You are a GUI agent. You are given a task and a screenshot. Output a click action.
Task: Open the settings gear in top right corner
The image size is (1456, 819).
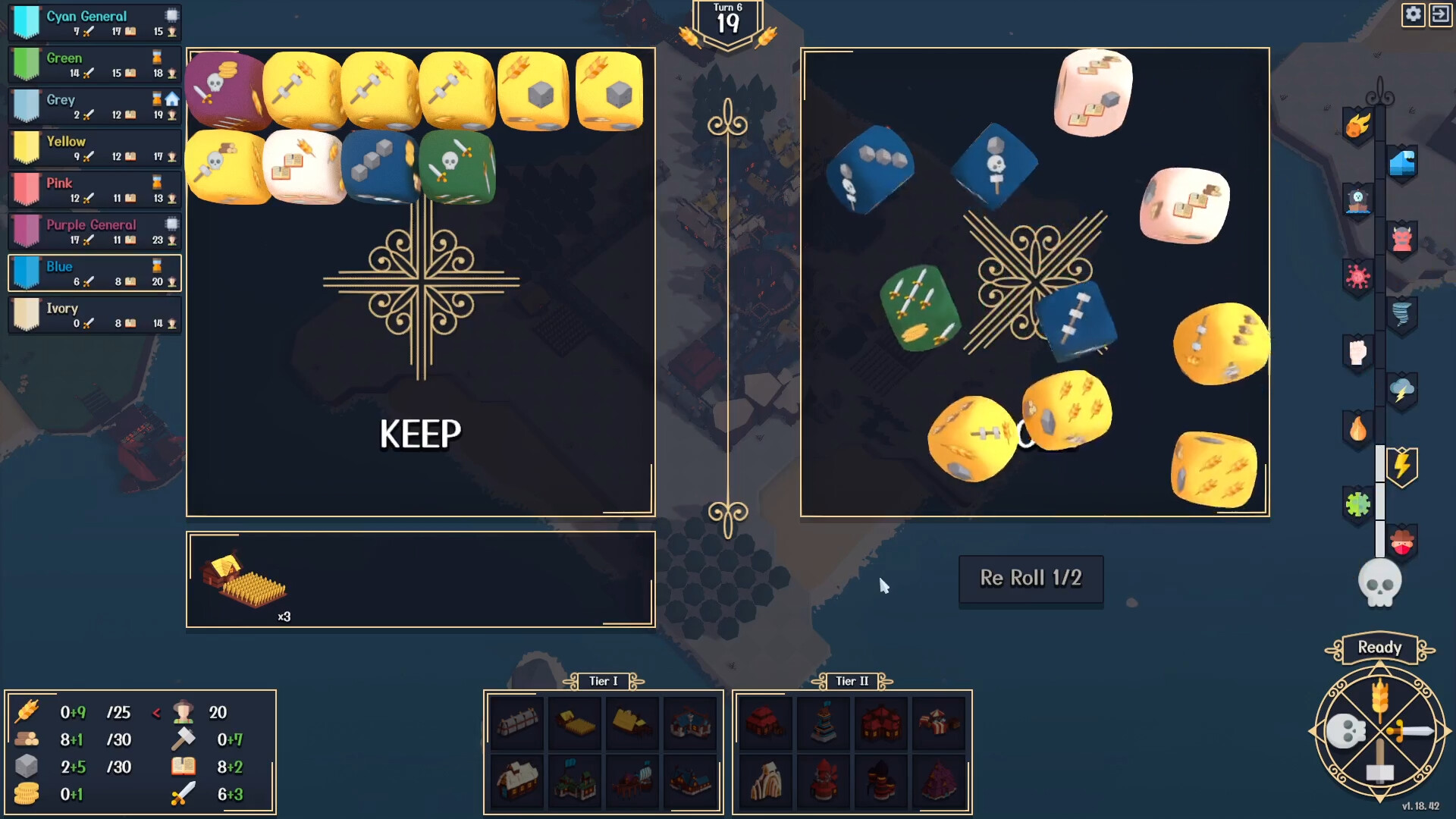tap(1413, 14)
